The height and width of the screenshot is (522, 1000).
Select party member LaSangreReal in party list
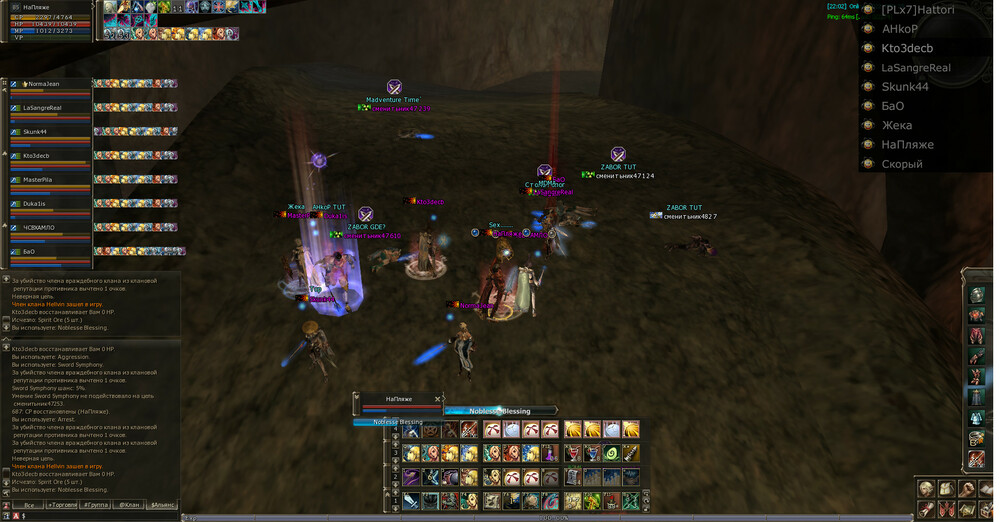point(43,108)
